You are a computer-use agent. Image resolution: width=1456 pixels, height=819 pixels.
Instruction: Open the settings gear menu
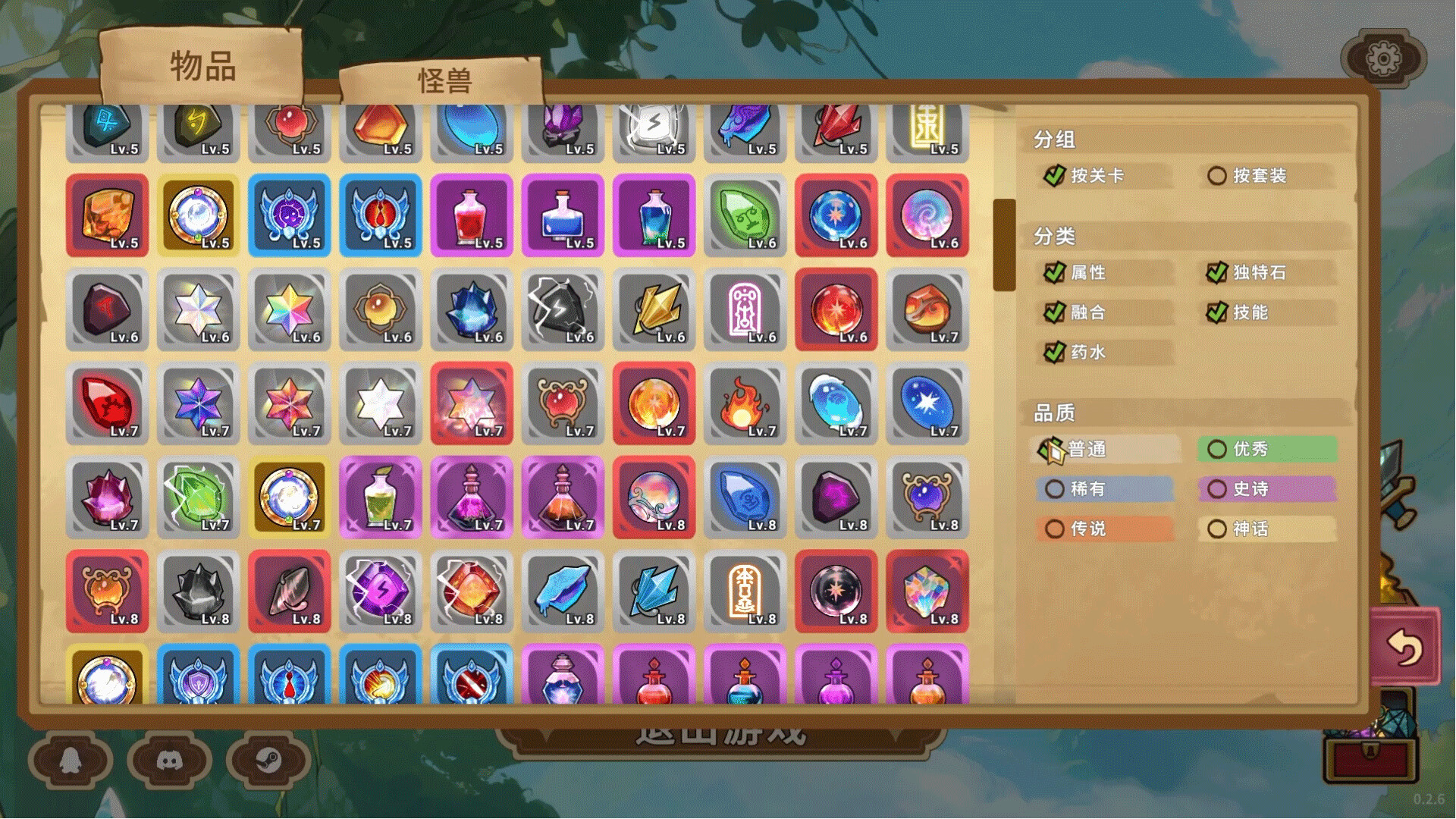point(1385,58)
